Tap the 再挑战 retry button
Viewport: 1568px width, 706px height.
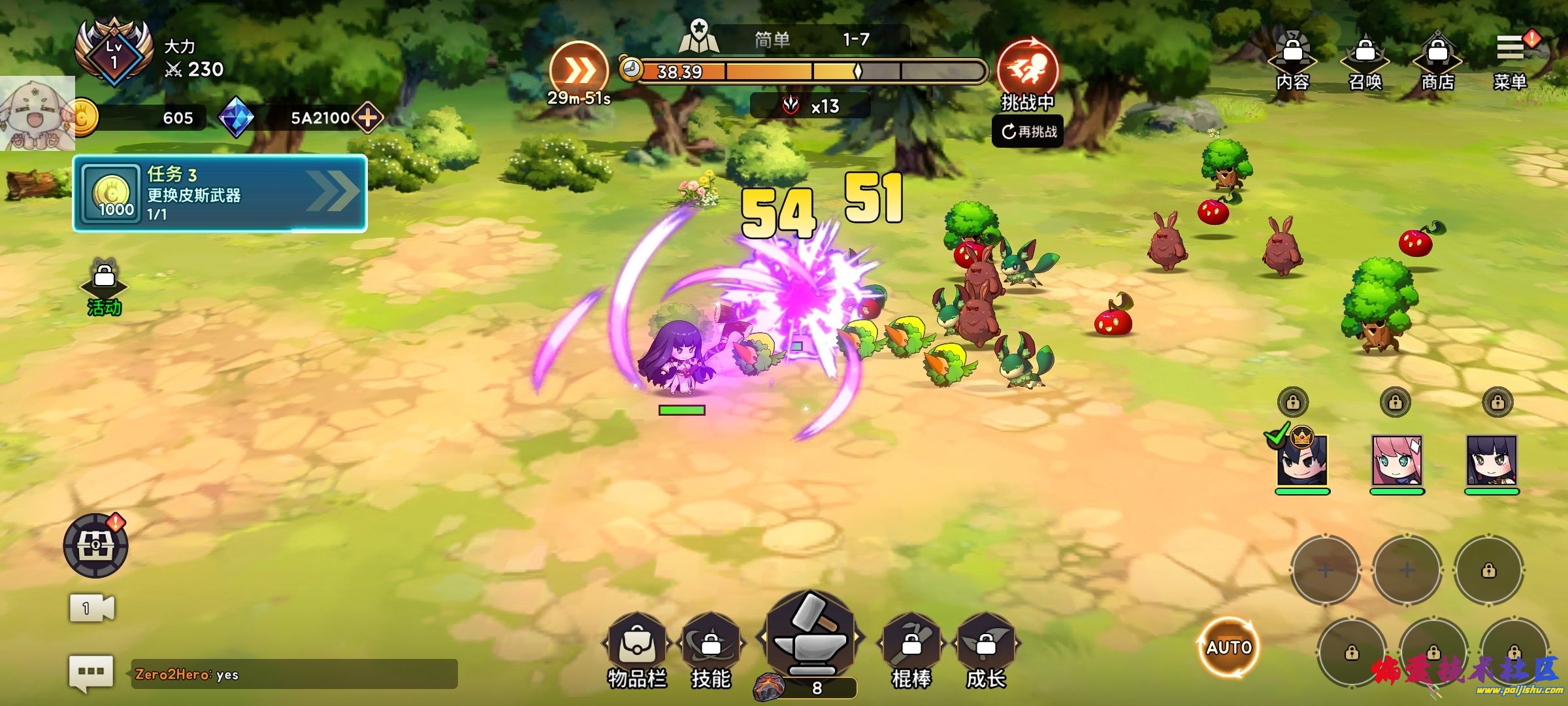click(1028, 131)
